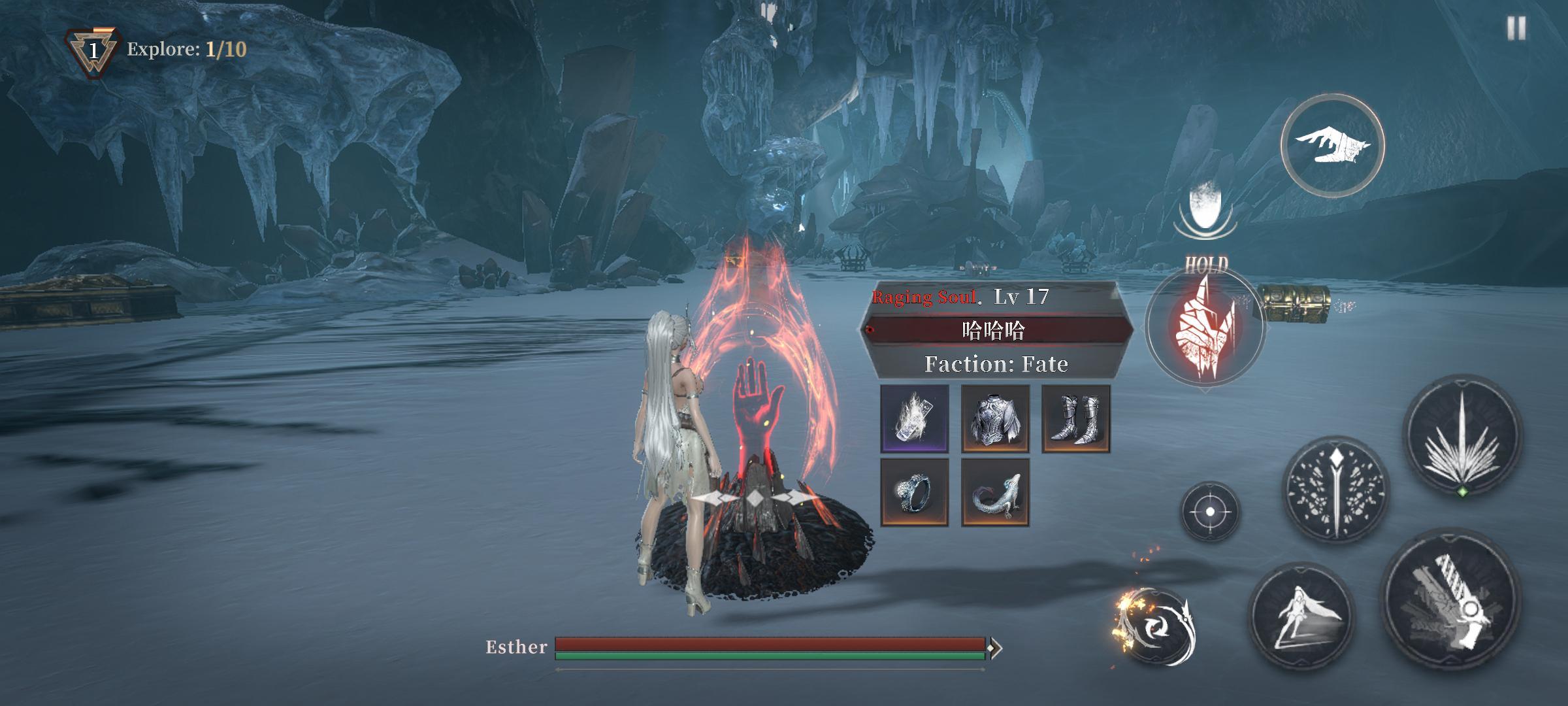Open the Explore 1/10 objective tracker
Image resolution: width=1568 pixels, height=706 pixels.
tap(157, 50)
